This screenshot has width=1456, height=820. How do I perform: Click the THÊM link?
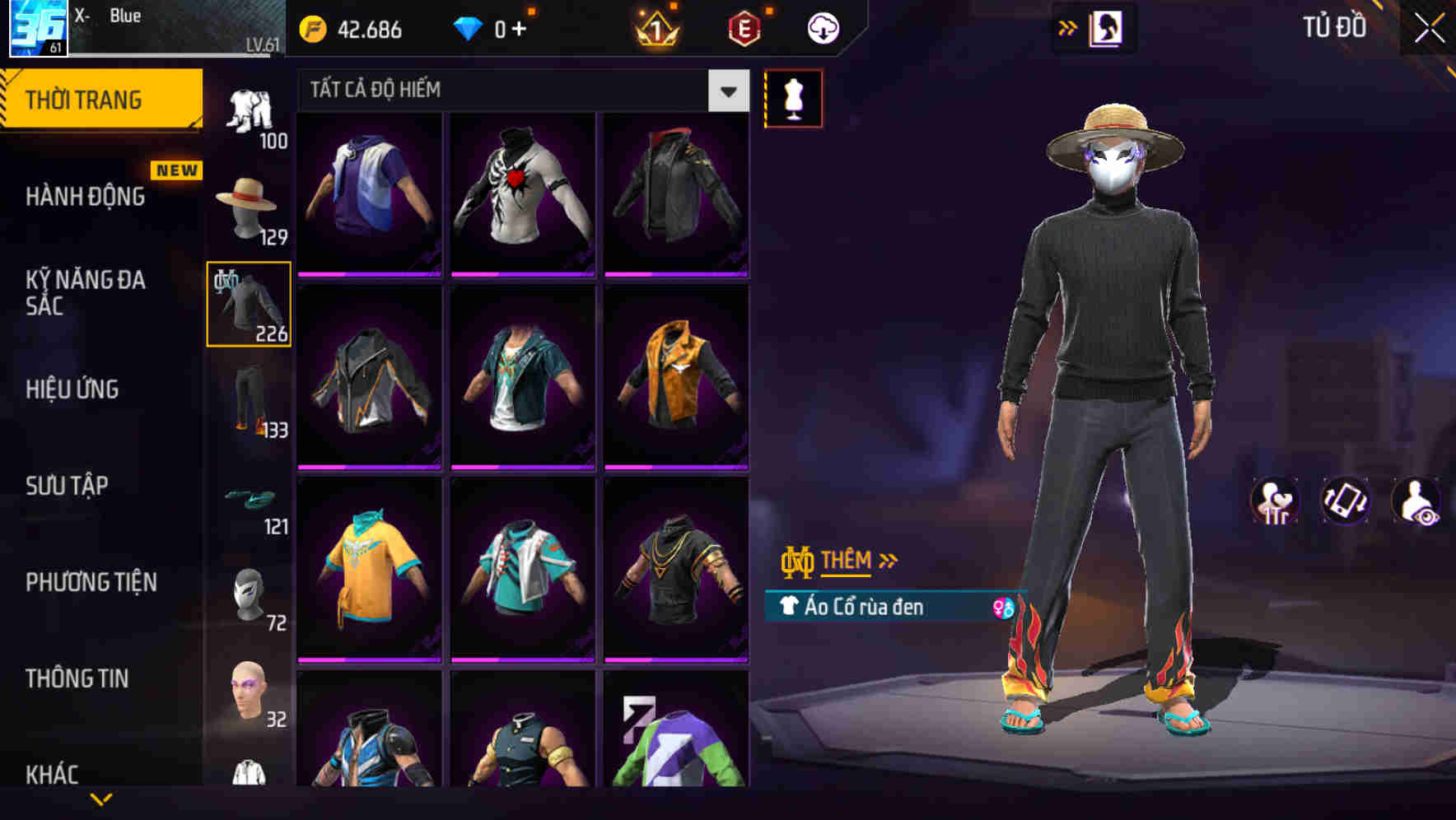coord(848,561)
